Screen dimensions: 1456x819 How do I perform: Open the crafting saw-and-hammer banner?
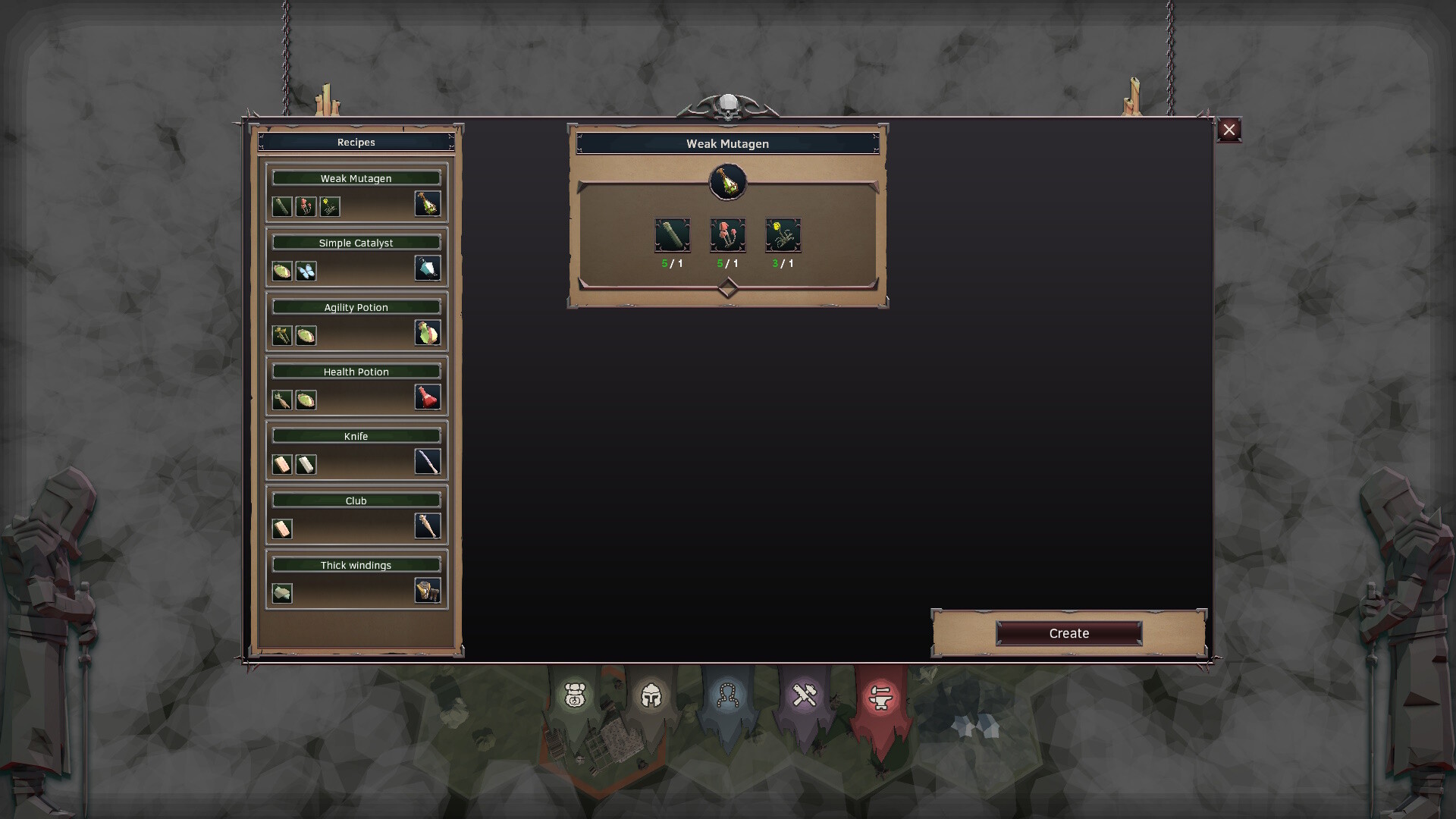click(x=805, y=696)
